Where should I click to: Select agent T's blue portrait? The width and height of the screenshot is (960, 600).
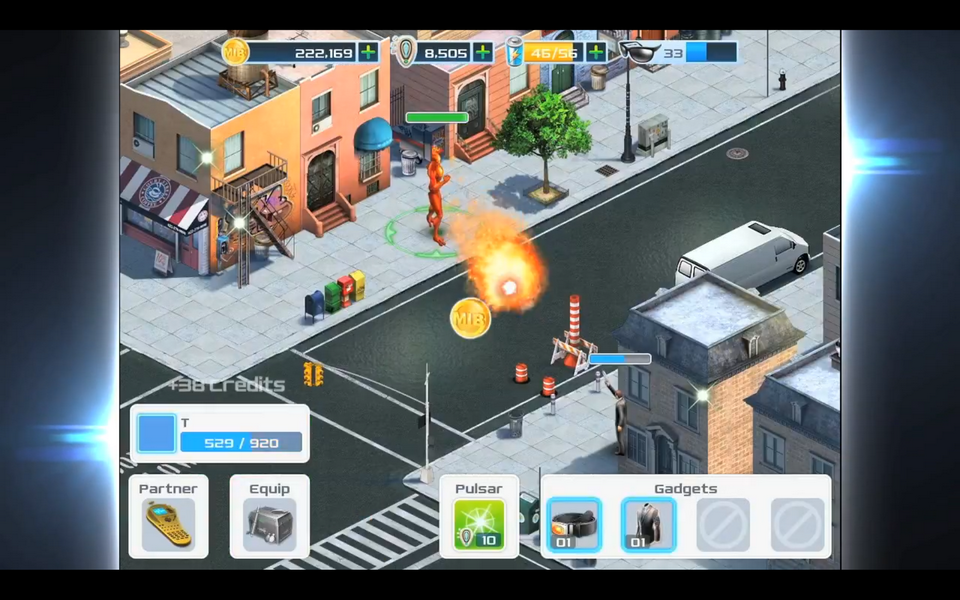click(156, 434)
